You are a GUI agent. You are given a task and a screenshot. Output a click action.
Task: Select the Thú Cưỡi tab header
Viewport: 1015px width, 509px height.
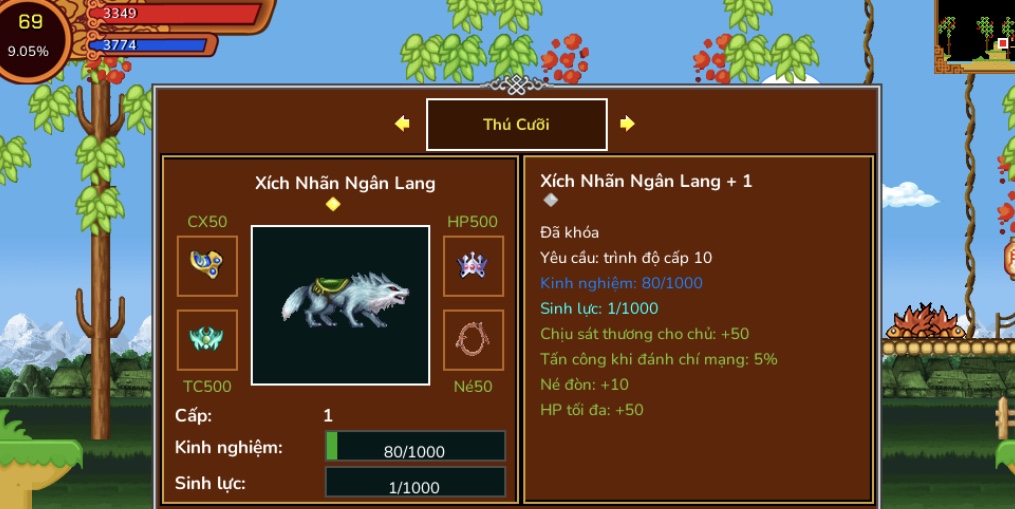[516, 125]
